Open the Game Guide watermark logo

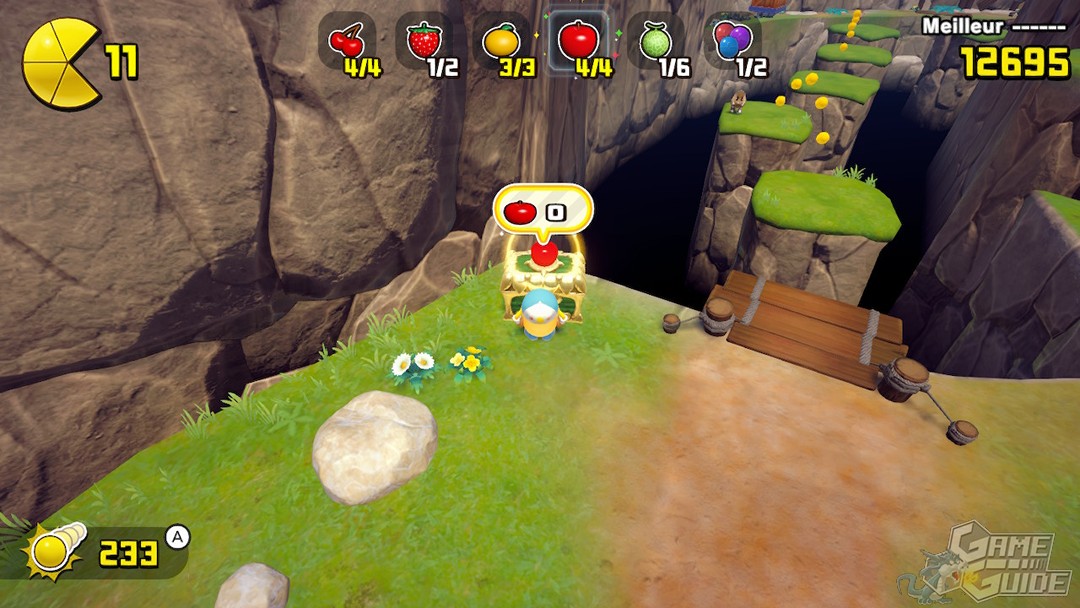point(984,562)
